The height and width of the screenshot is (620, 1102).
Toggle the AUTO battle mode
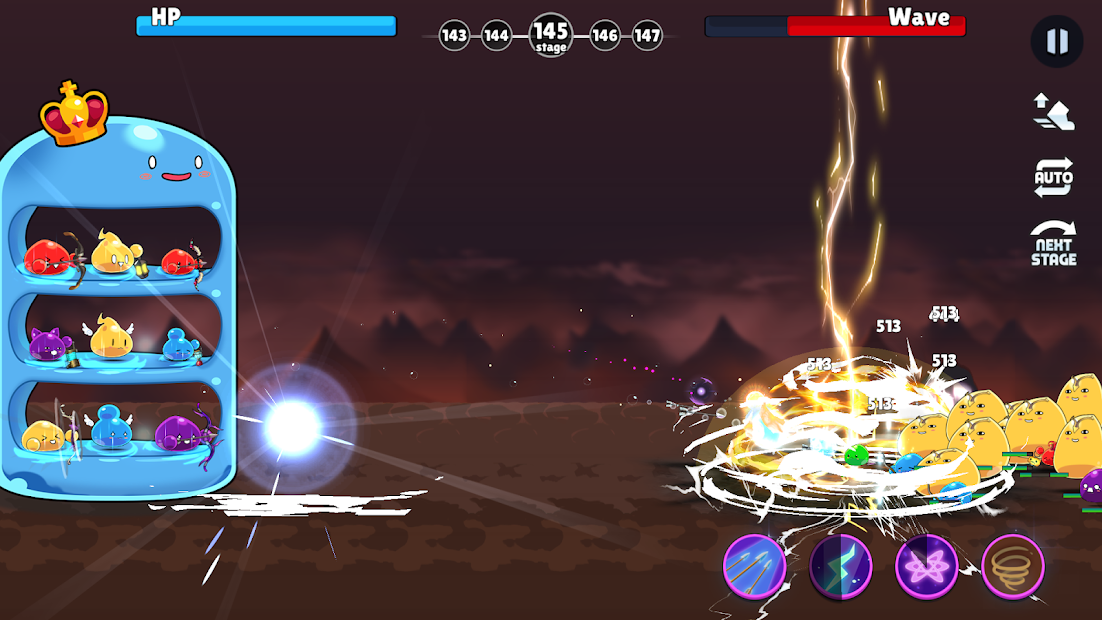[1053, 178]
